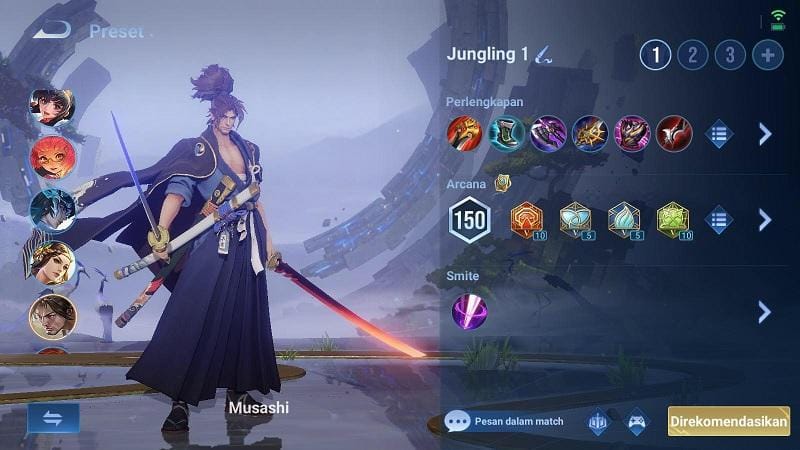This screenshot has height=450, width=800.
Task: Open the equipment list icon in Perlengkapan
Action: pos(719,133)
